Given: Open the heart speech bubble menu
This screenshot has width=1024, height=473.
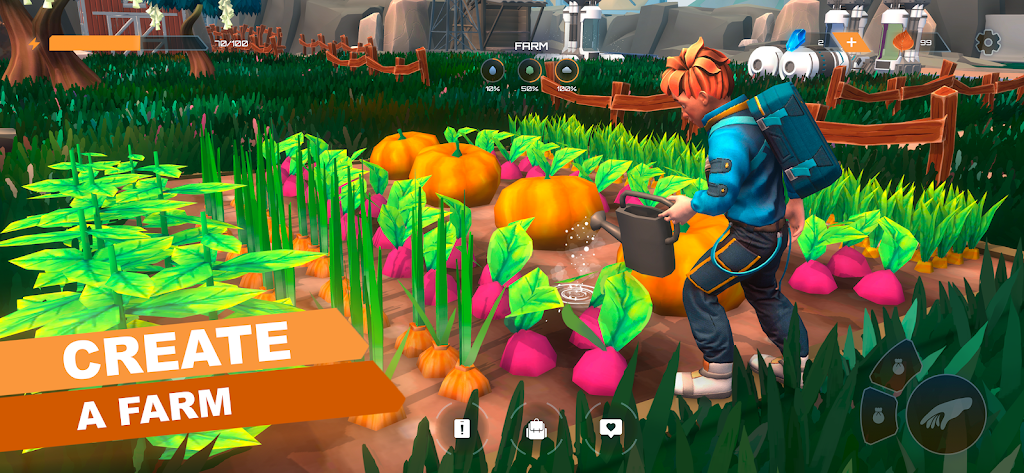Looking at the screenshot, I should pyautogui.click(x=610, y=428).
